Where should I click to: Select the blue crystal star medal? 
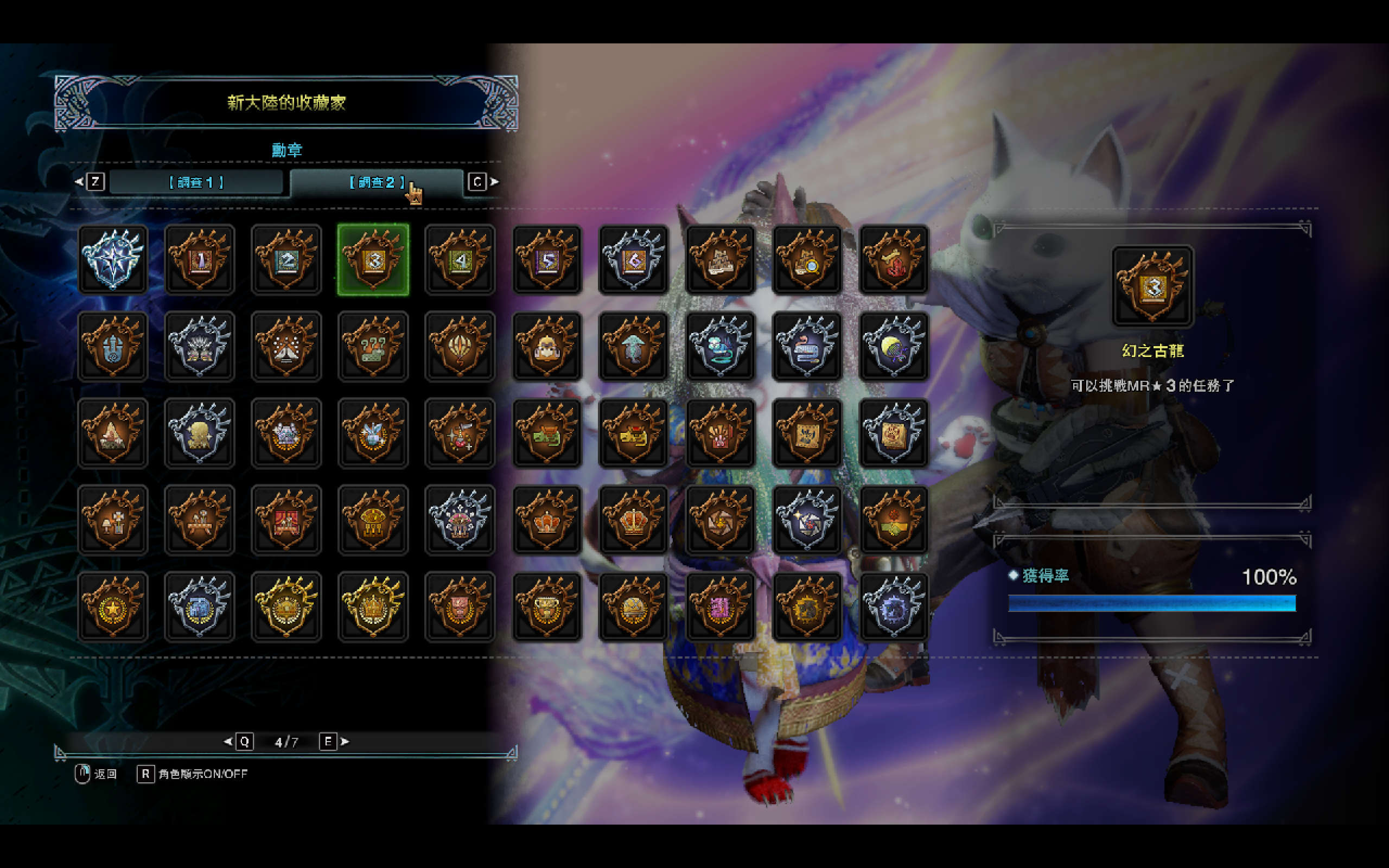coord(113,260)
